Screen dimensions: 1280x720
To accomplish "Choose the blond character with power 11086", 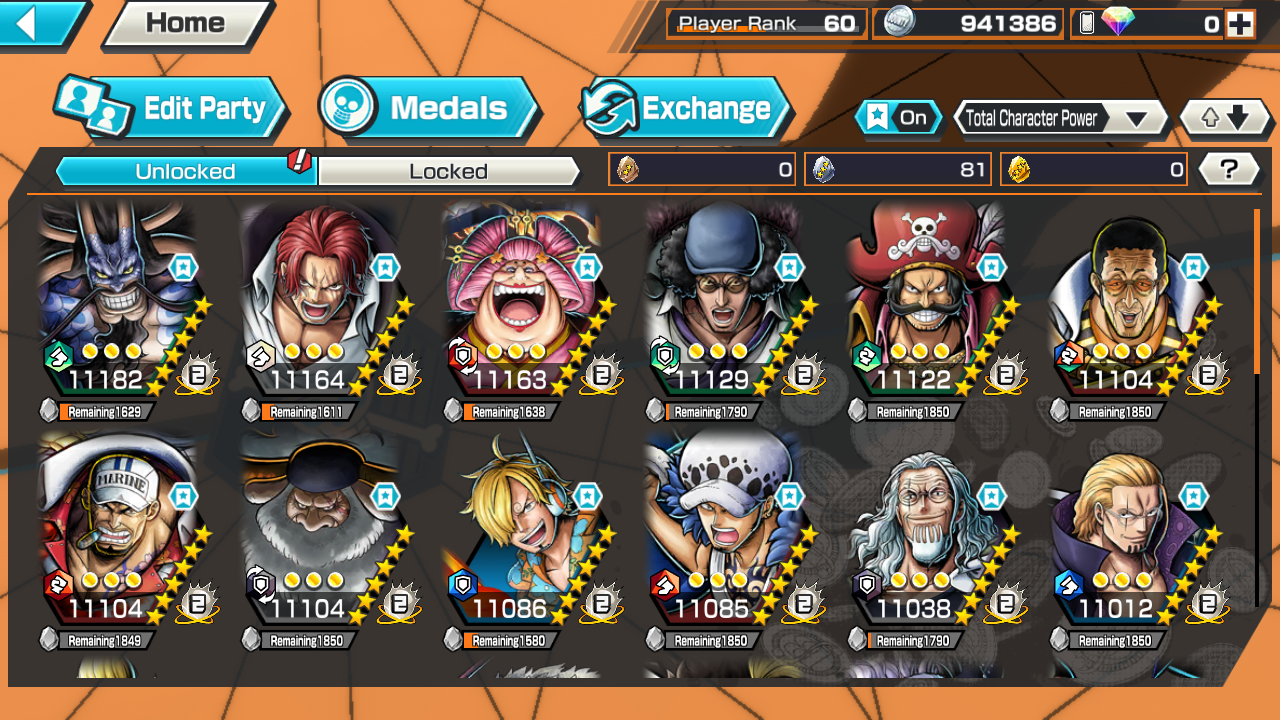I will [x=520, y=530].
